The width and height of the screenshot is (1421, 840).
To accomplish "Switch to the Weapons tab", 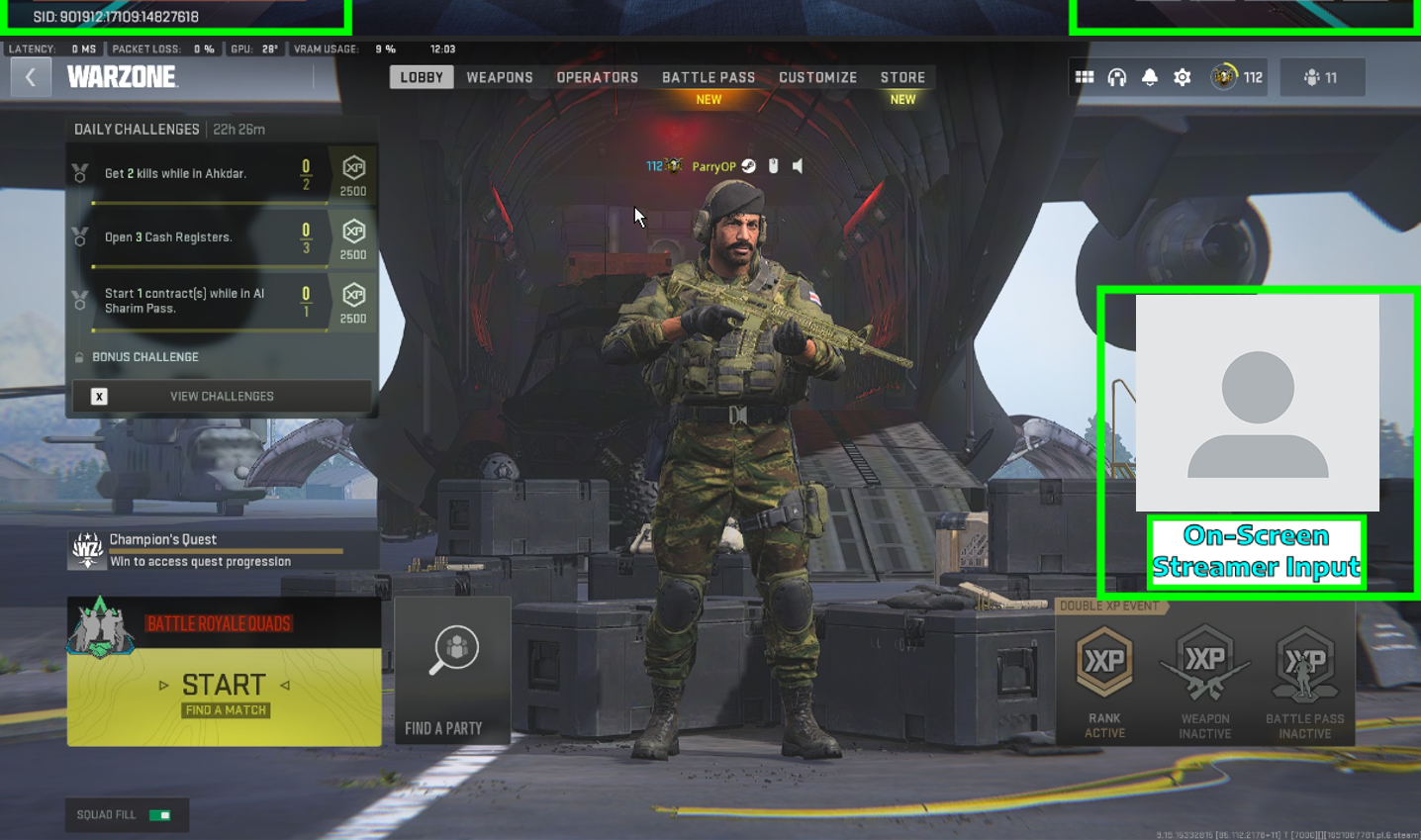I will (x=501, y=76).
